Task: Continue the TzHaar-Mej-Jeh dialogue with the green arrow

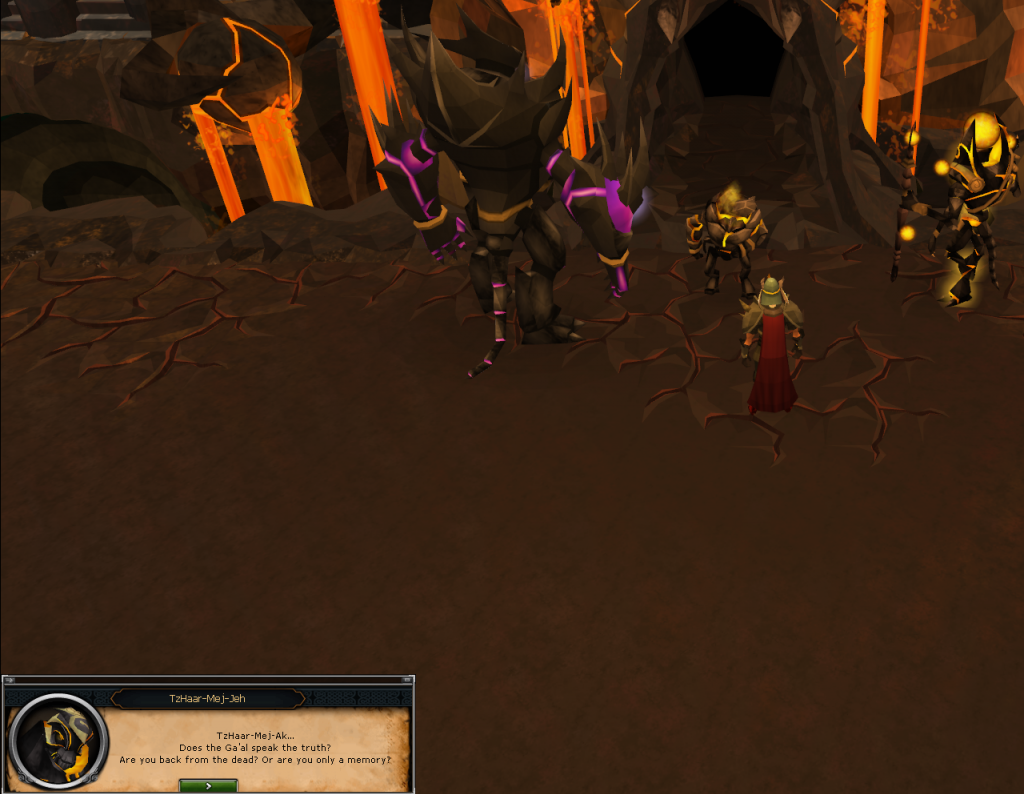Action: [x=208, y=786]
